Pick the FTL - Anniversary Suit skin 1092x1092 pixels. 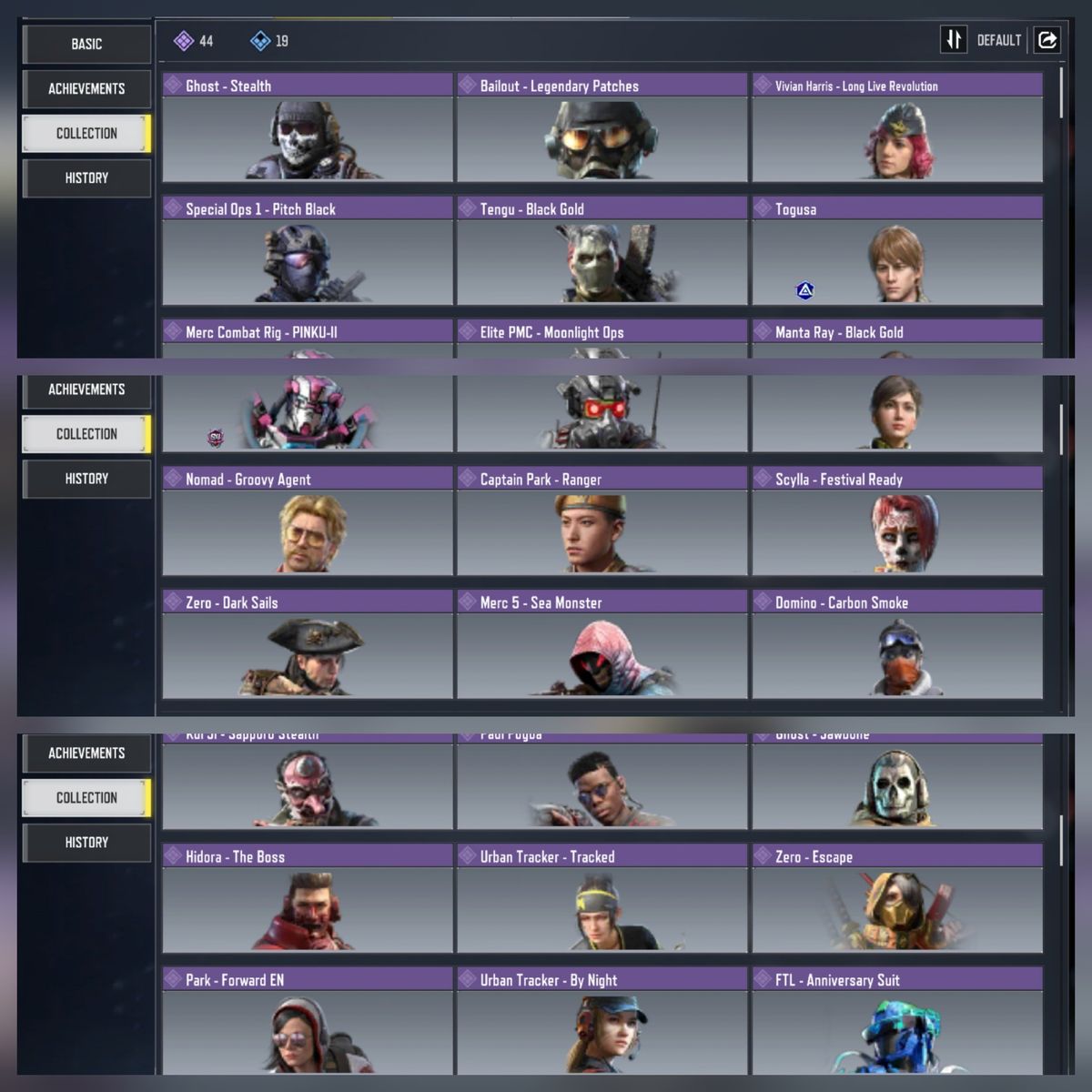click(x=897, y=1021)
